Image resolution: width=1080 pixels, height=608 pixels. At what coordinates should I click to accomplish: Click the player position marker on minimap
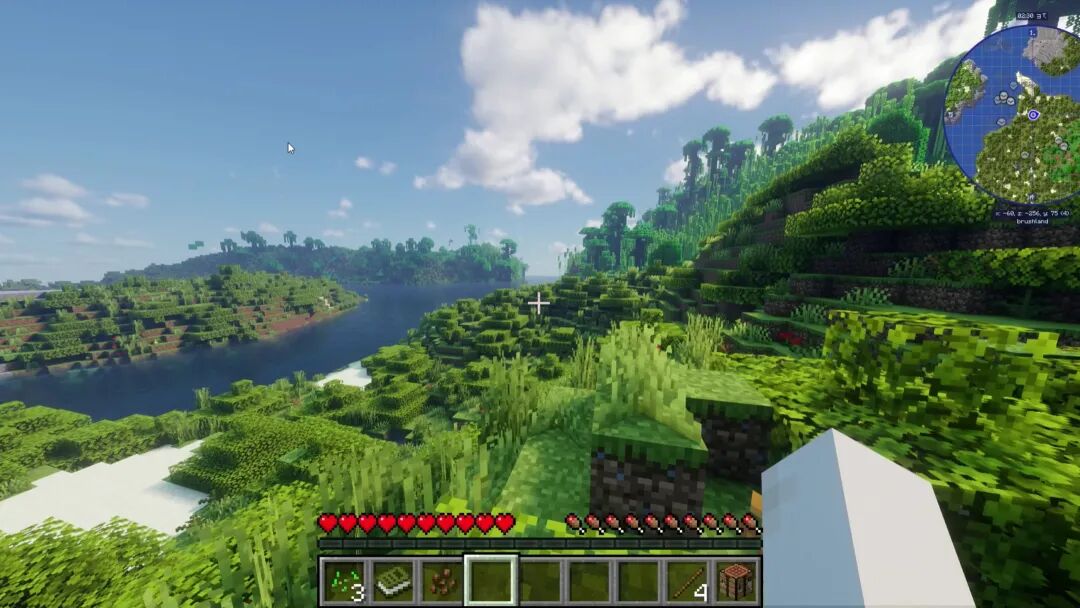(1033, 115)
